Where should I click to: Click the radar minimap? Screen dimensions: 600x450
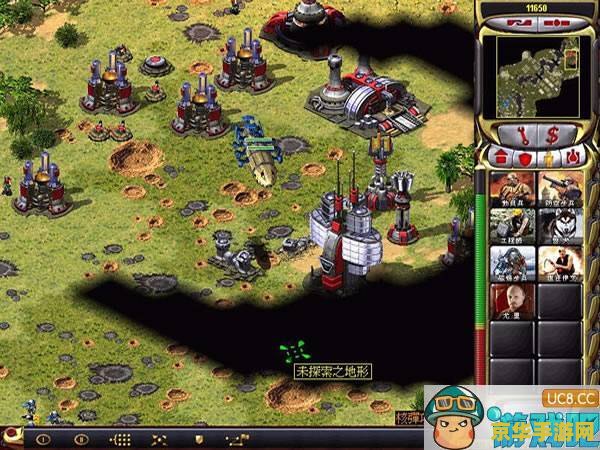coord(539,75)
